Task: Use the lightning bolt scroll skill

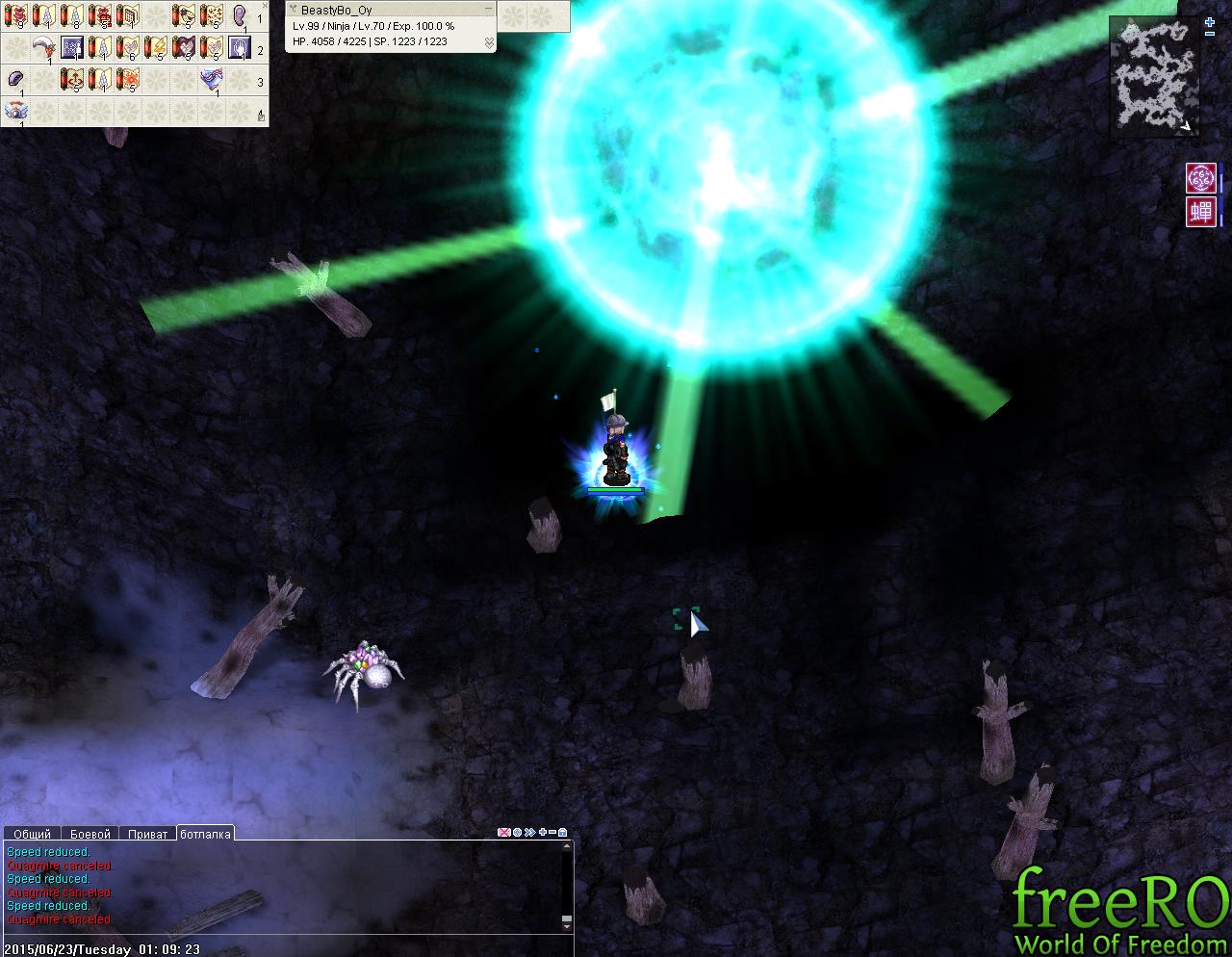Action: point(155,47)
